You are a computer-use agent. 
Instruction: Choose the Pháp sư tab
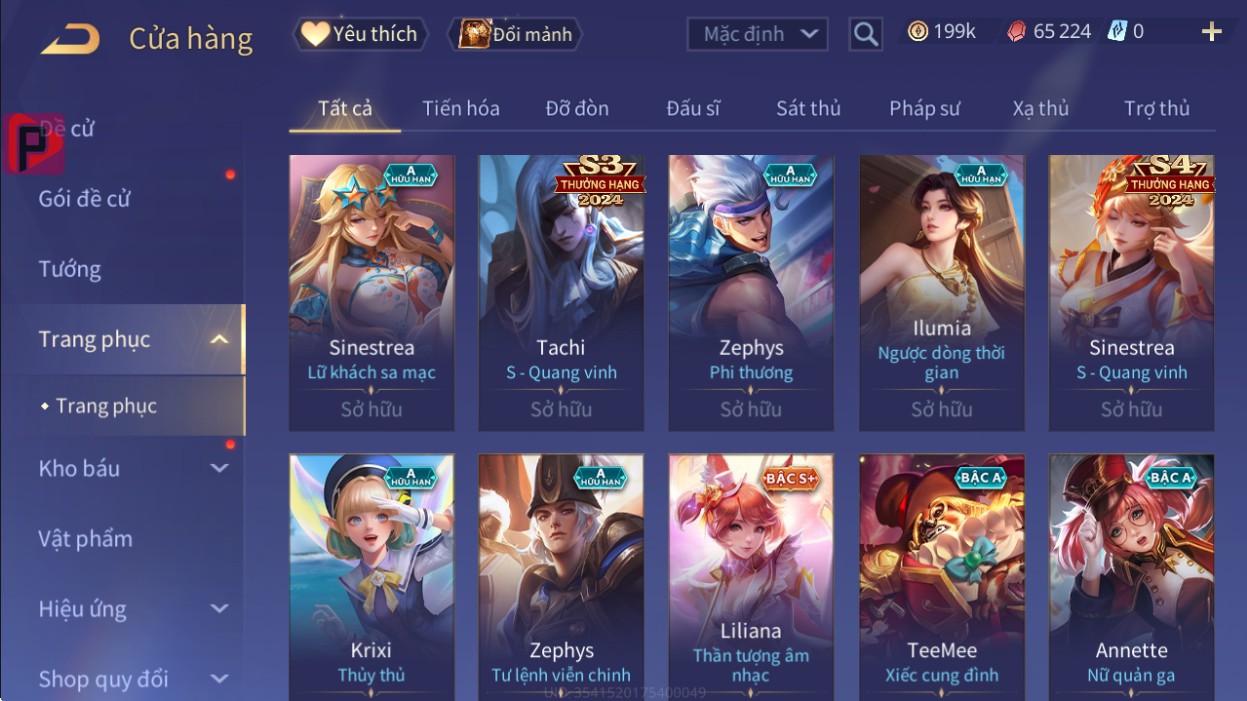(924, 108)
